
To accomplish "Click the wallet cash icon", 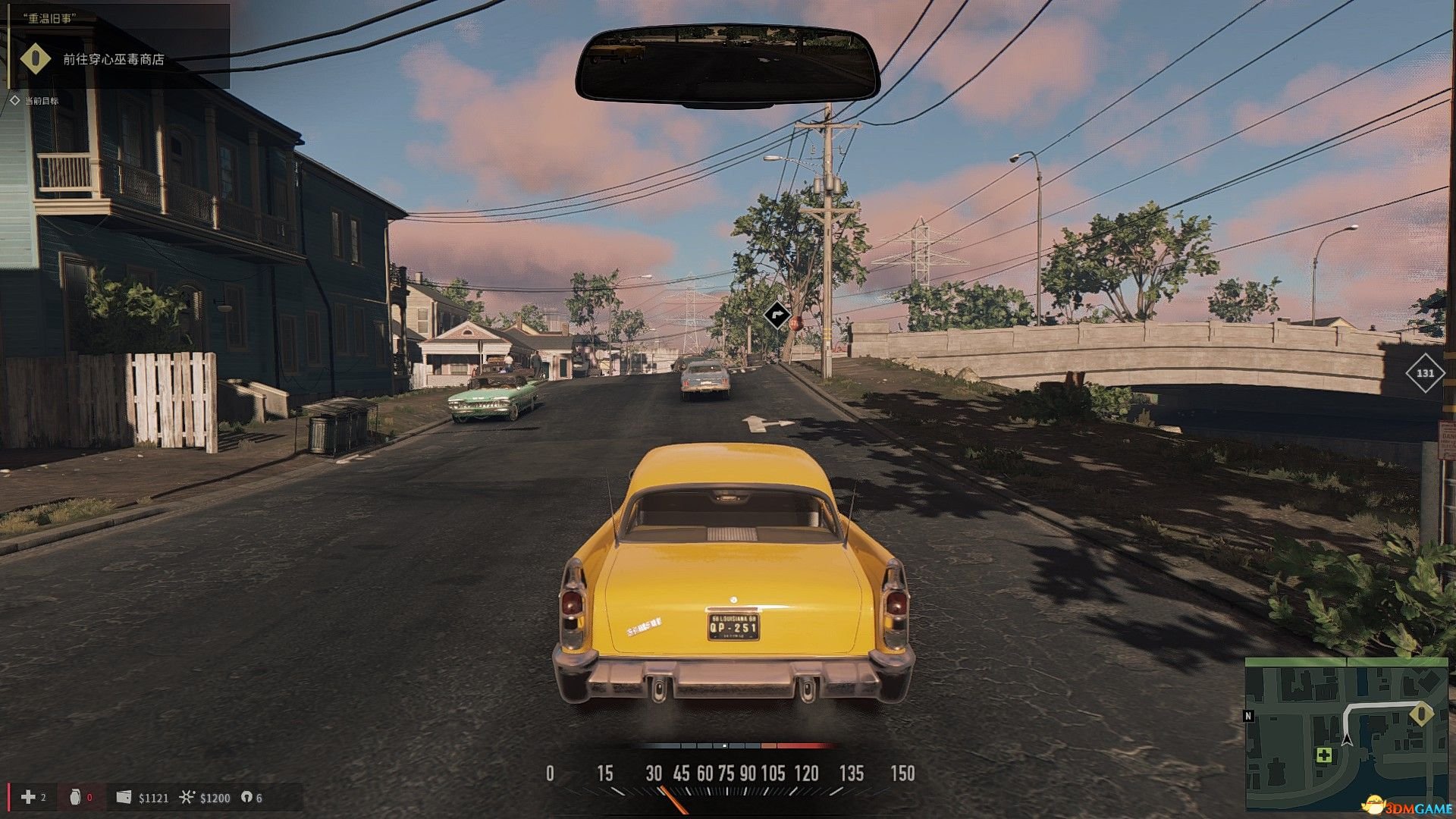I will pyautogui.click(x=124, y=797).
